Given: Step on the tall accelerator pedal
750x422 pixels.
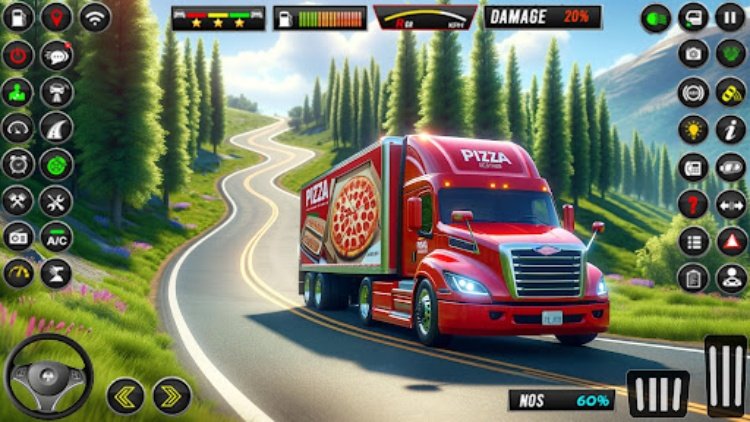Looking at the screenshot, I should [726, 375].
